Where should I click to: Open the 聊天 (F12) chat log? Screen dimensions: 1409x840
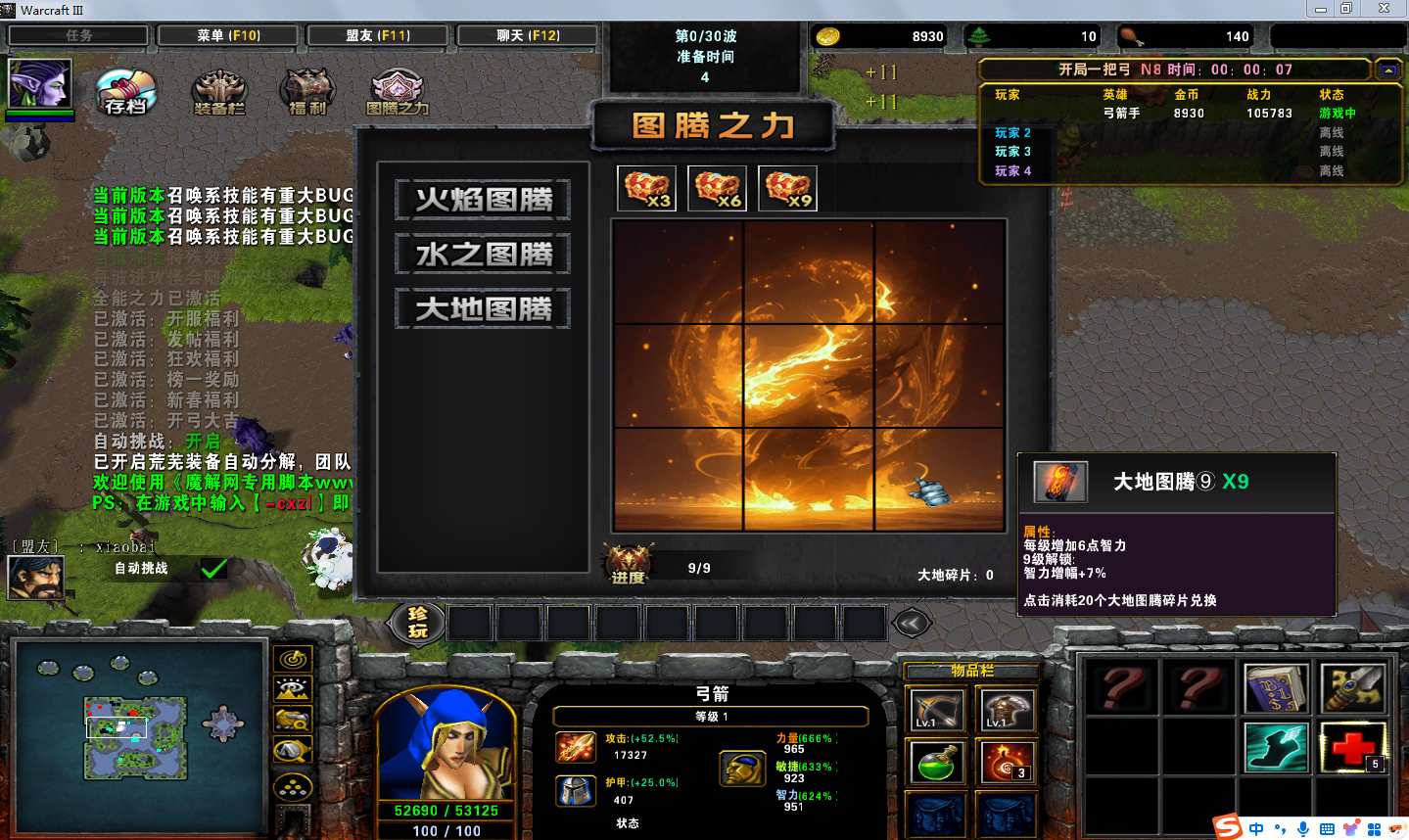(528, 35)
